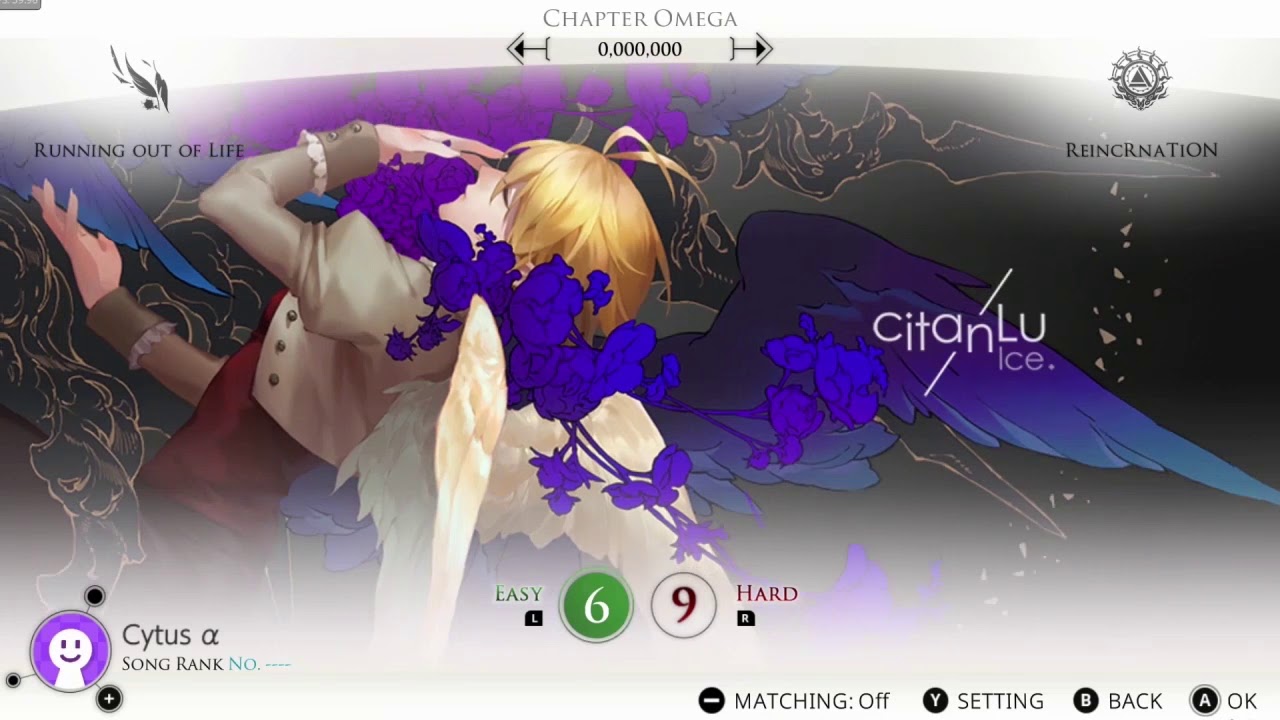1280x720 pixels.
Task: Expand the small node circle above the avatar
Action: point(93,596)
